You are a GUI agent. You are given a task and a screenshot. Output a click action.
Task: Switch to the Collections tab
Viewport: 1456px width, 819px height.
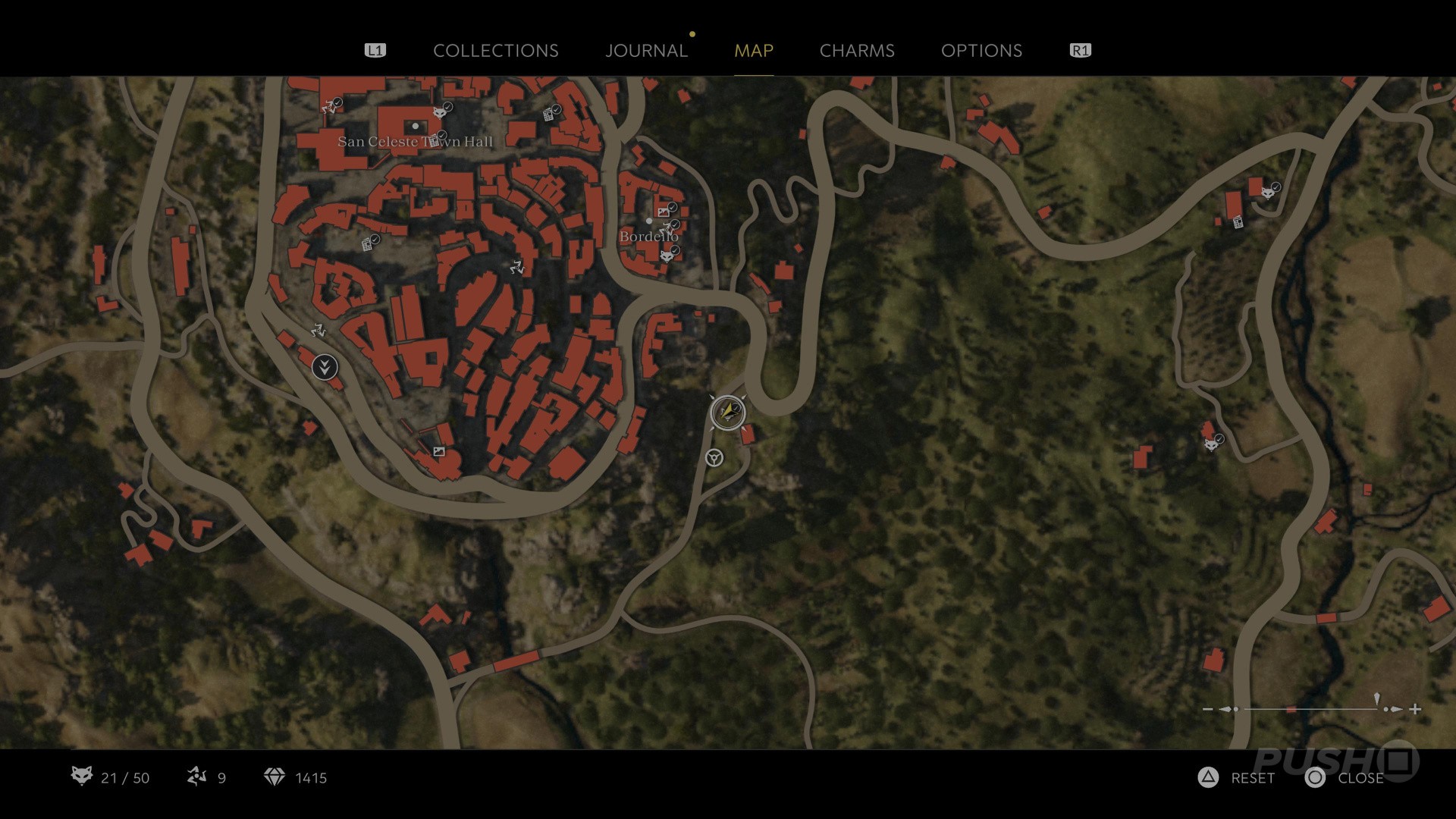click(x=495, y=51)
